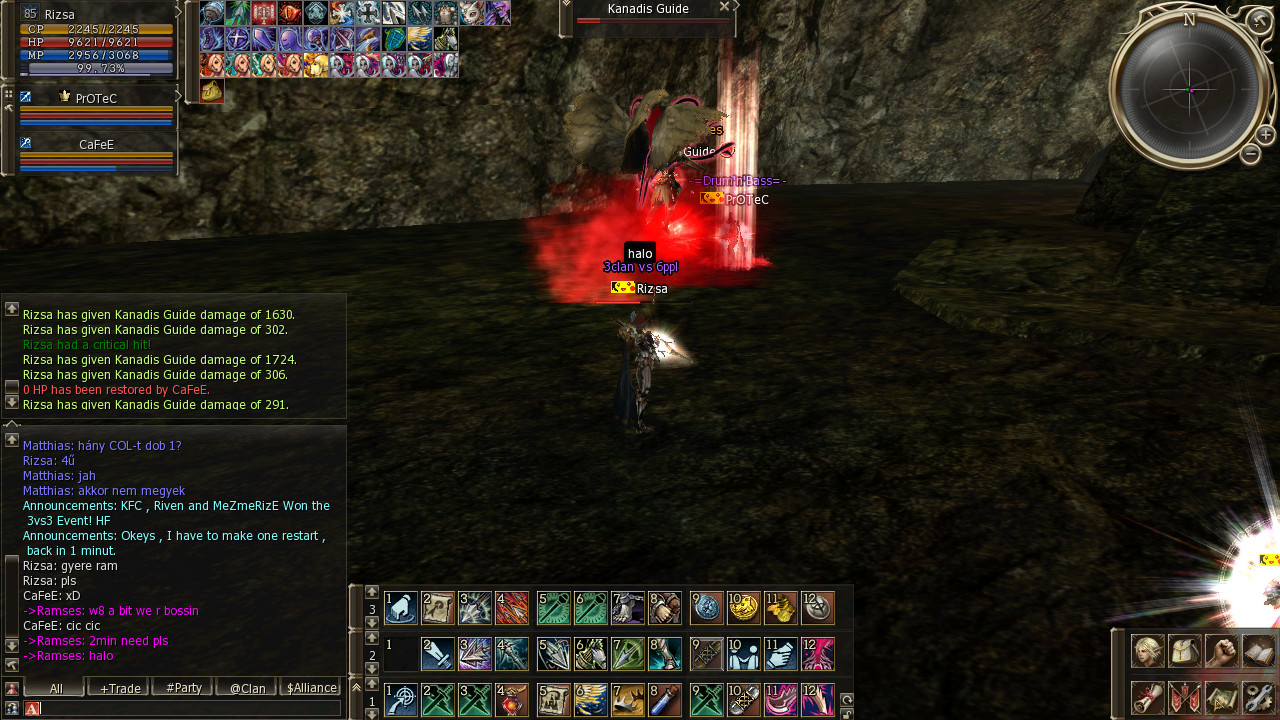This screenshot has width=1280, height=720.
Task: Switch to the @Clan chat tab
Action: [x=247, y=688]
